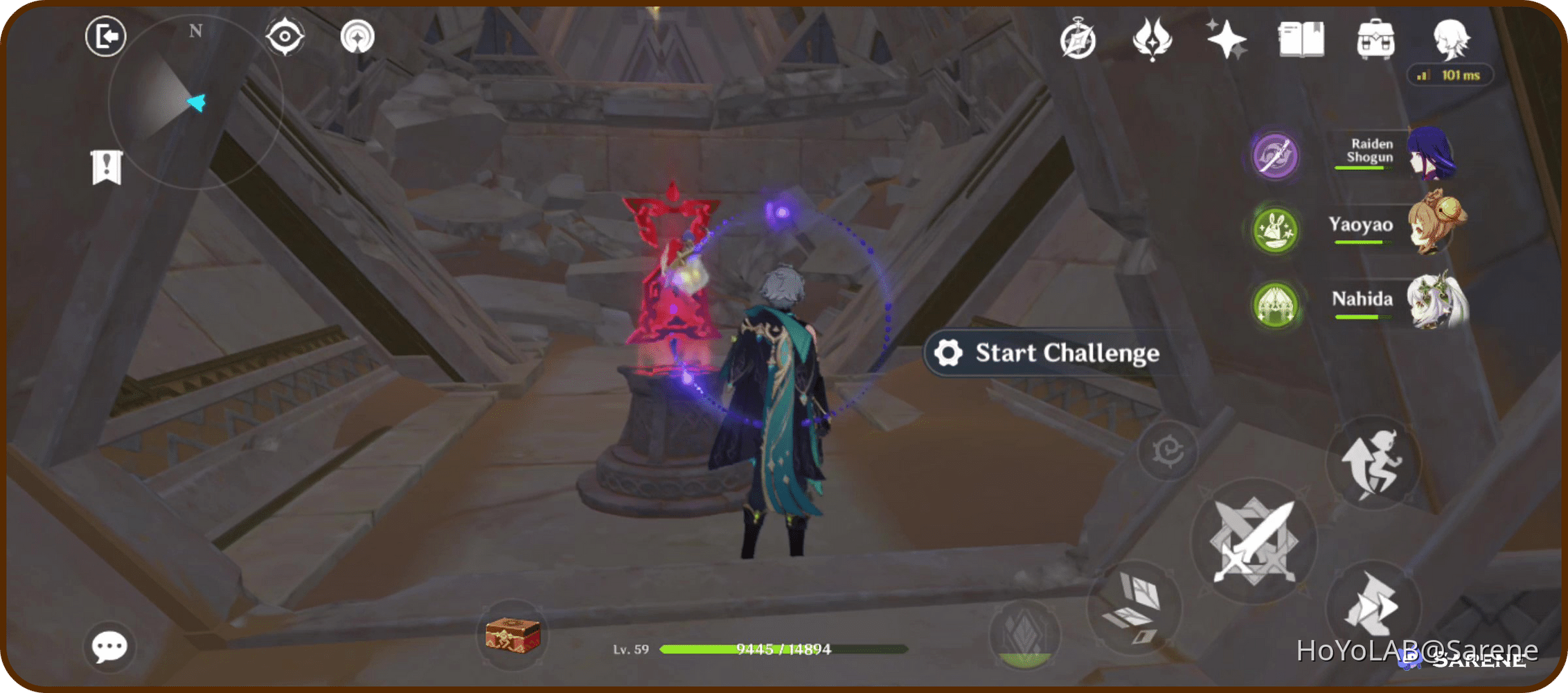Open the Battle Pass wings icon
Screen dimensions: 1568x693
(1152, 40)
